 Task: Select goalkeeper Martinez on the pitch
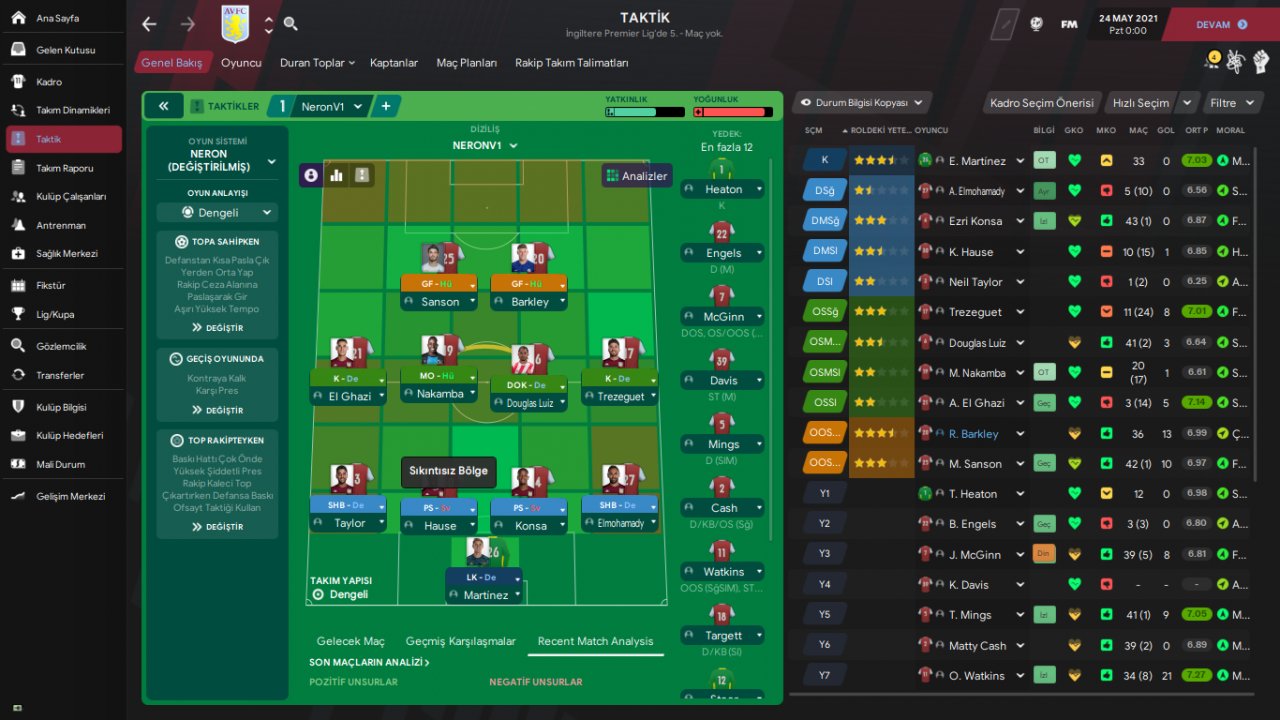[484, 595]
